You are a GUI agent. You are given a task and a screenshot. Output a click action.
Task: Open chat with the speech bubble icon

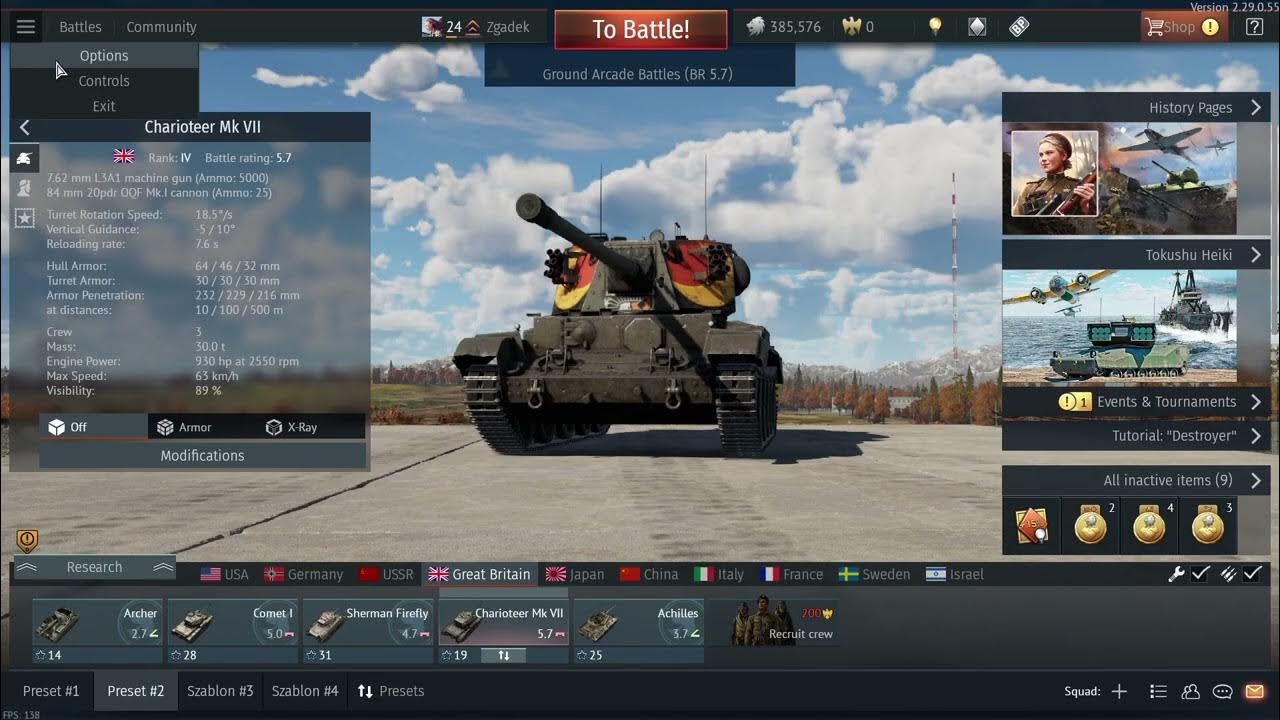(x=1222, y=690)
